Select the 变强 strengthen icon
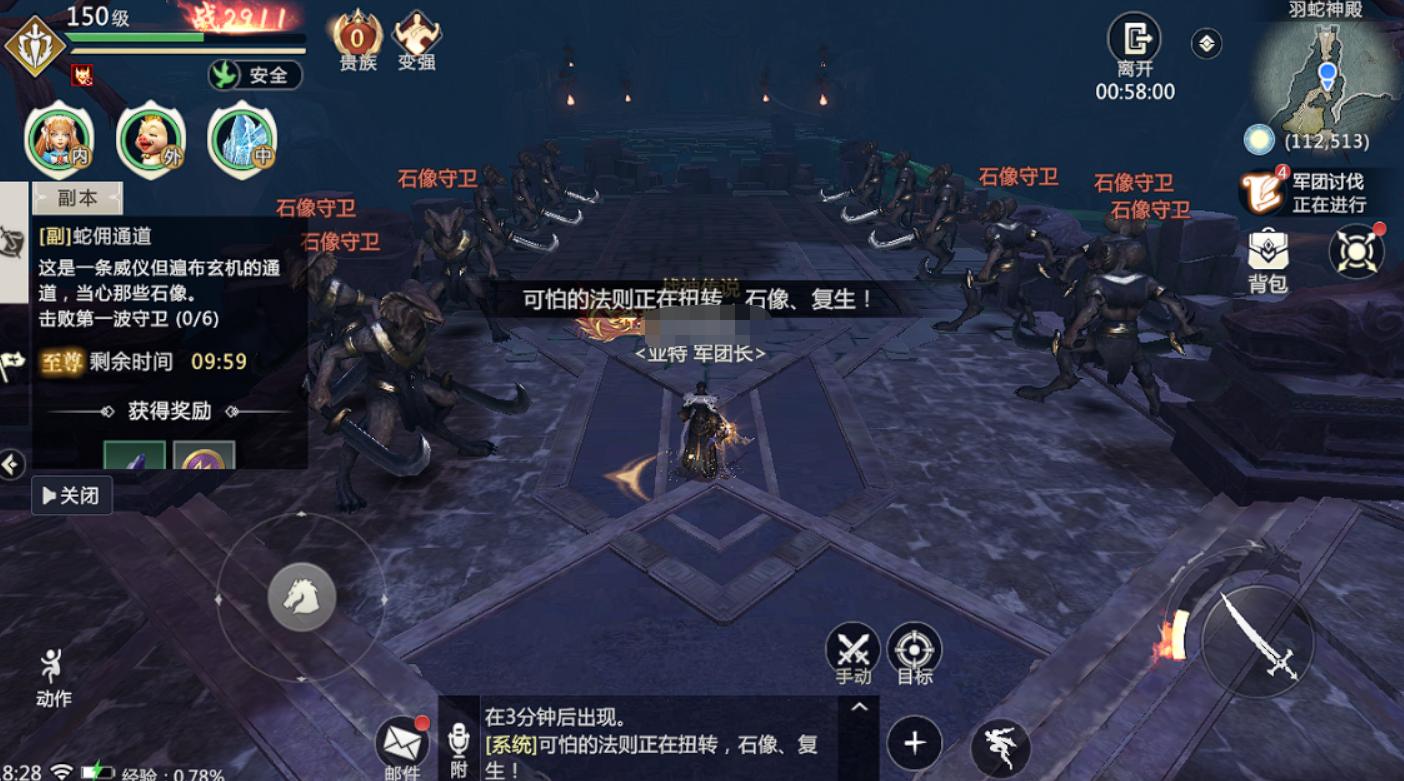 [417, 35]
